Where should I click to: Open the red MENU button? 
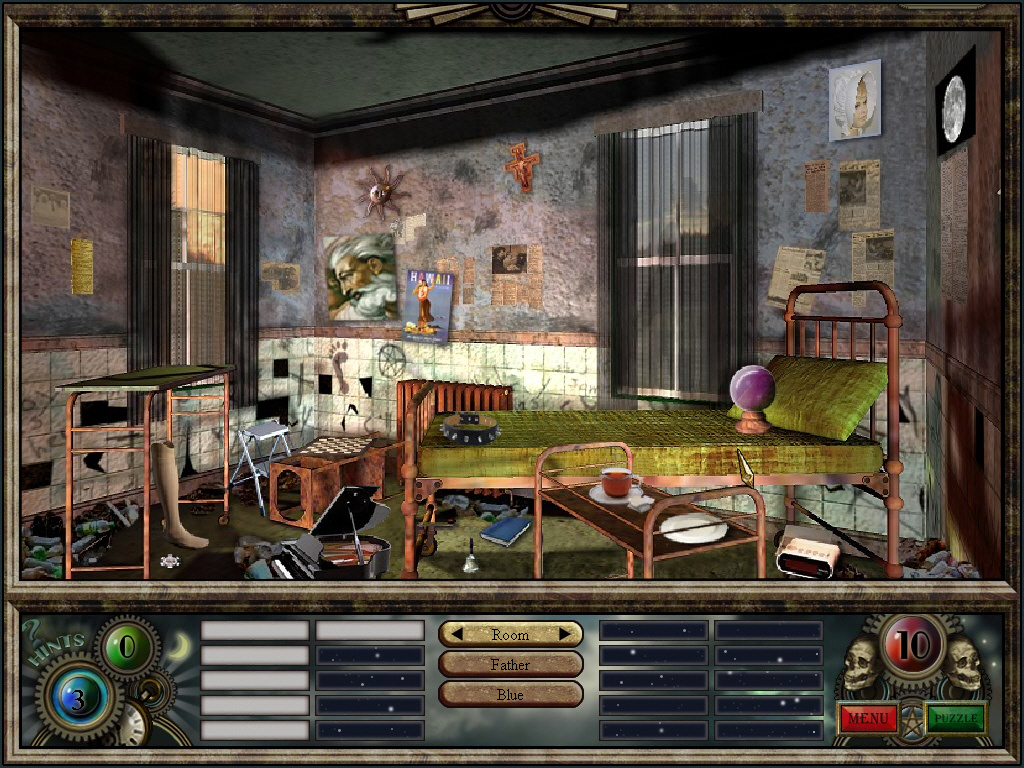pos(868,717)
